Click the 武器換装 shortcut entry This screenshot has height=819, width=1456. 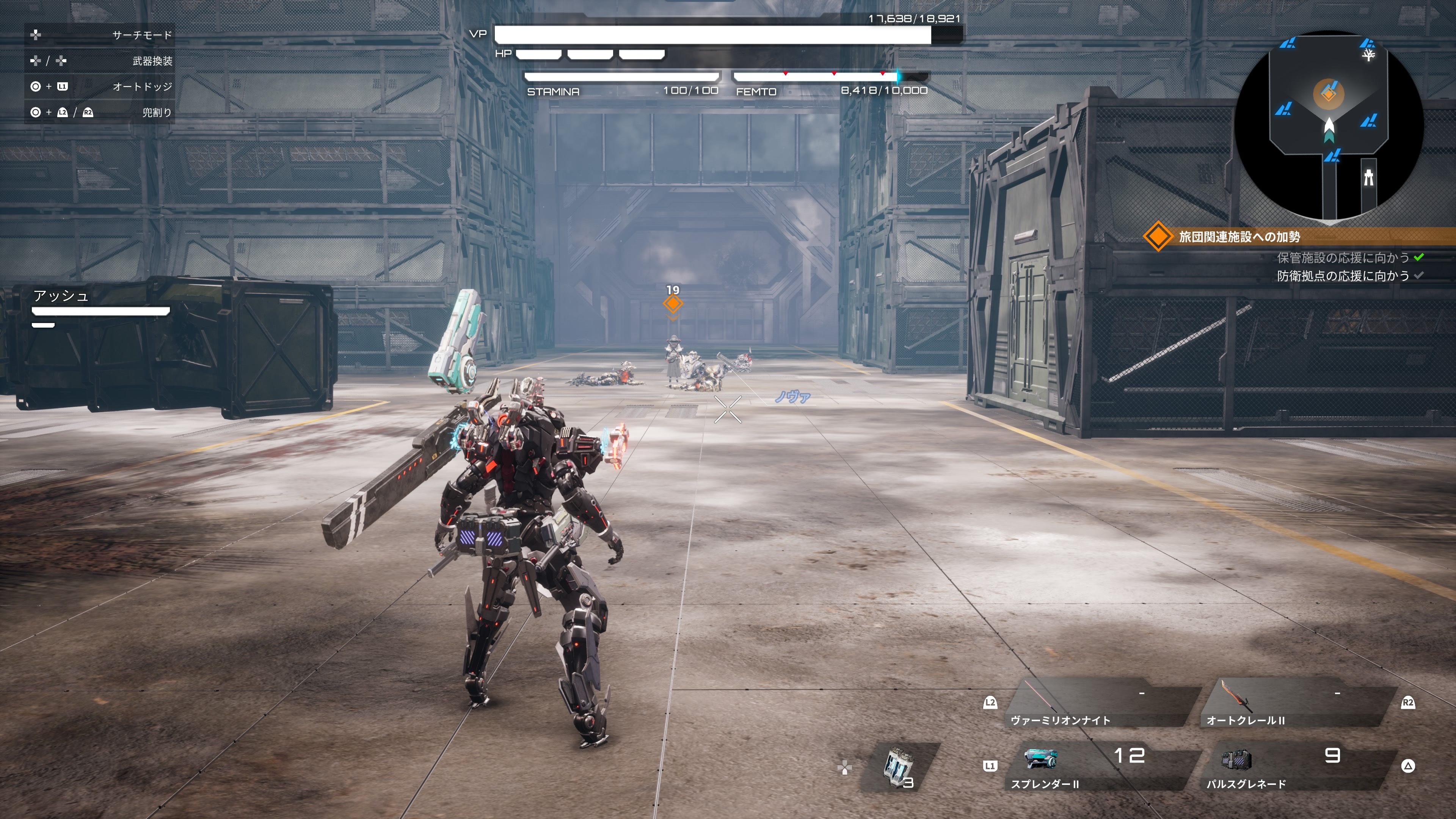click(x=100, y=61)
